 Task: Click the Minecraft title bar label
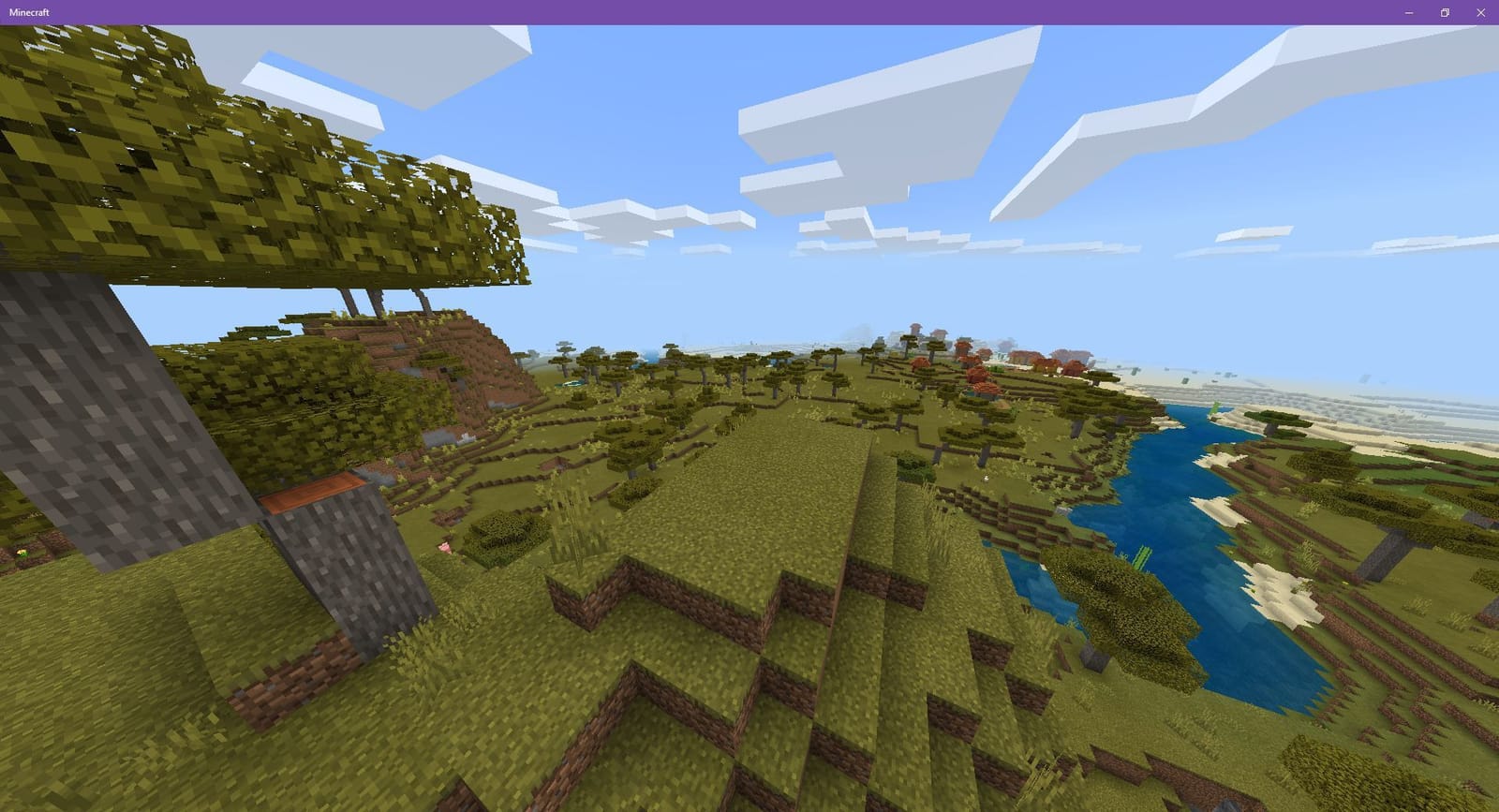tap(30, 13)
